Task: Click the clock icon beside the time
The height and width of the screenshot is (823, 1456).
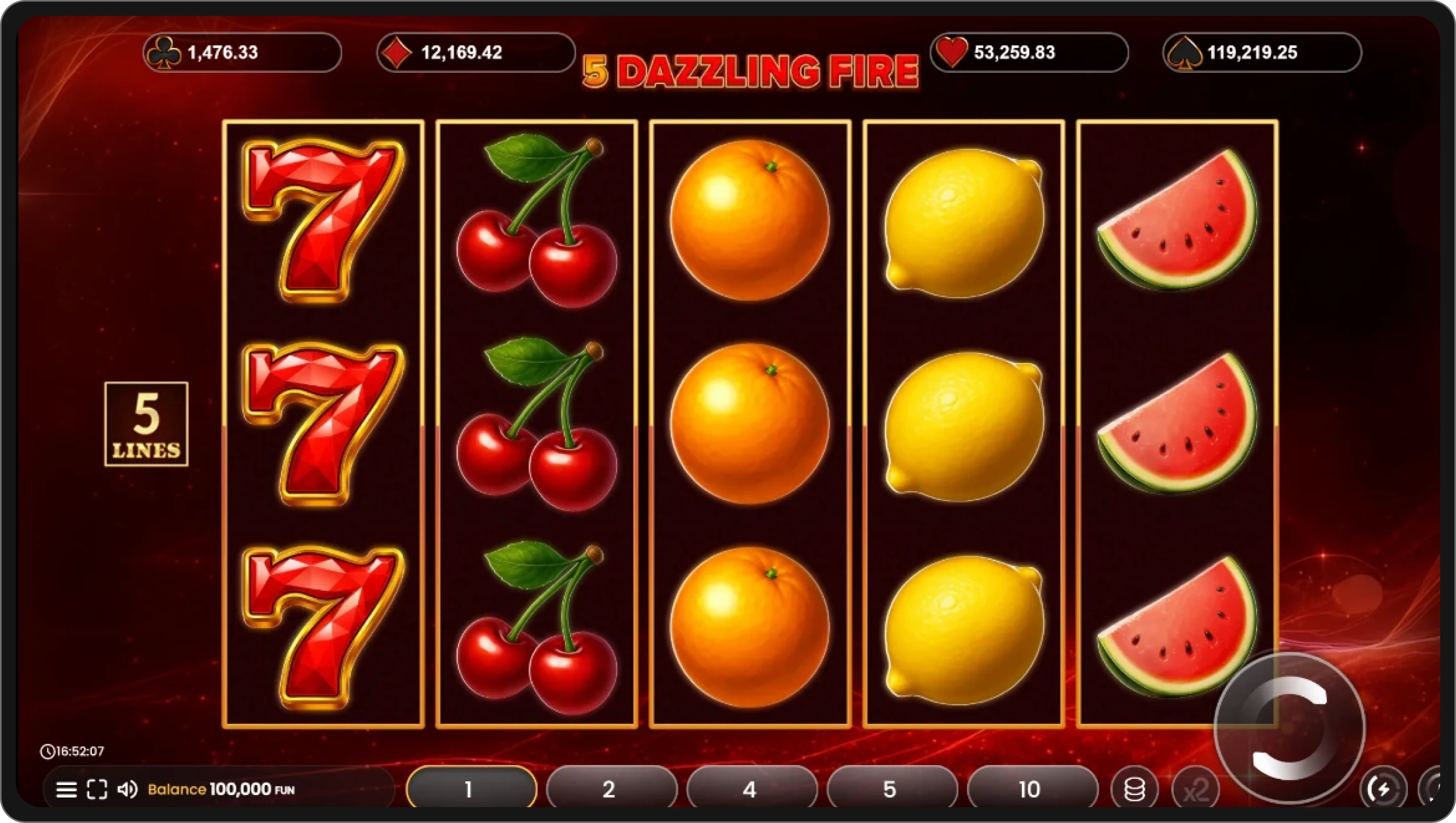Action: click(x=48, y=751)
